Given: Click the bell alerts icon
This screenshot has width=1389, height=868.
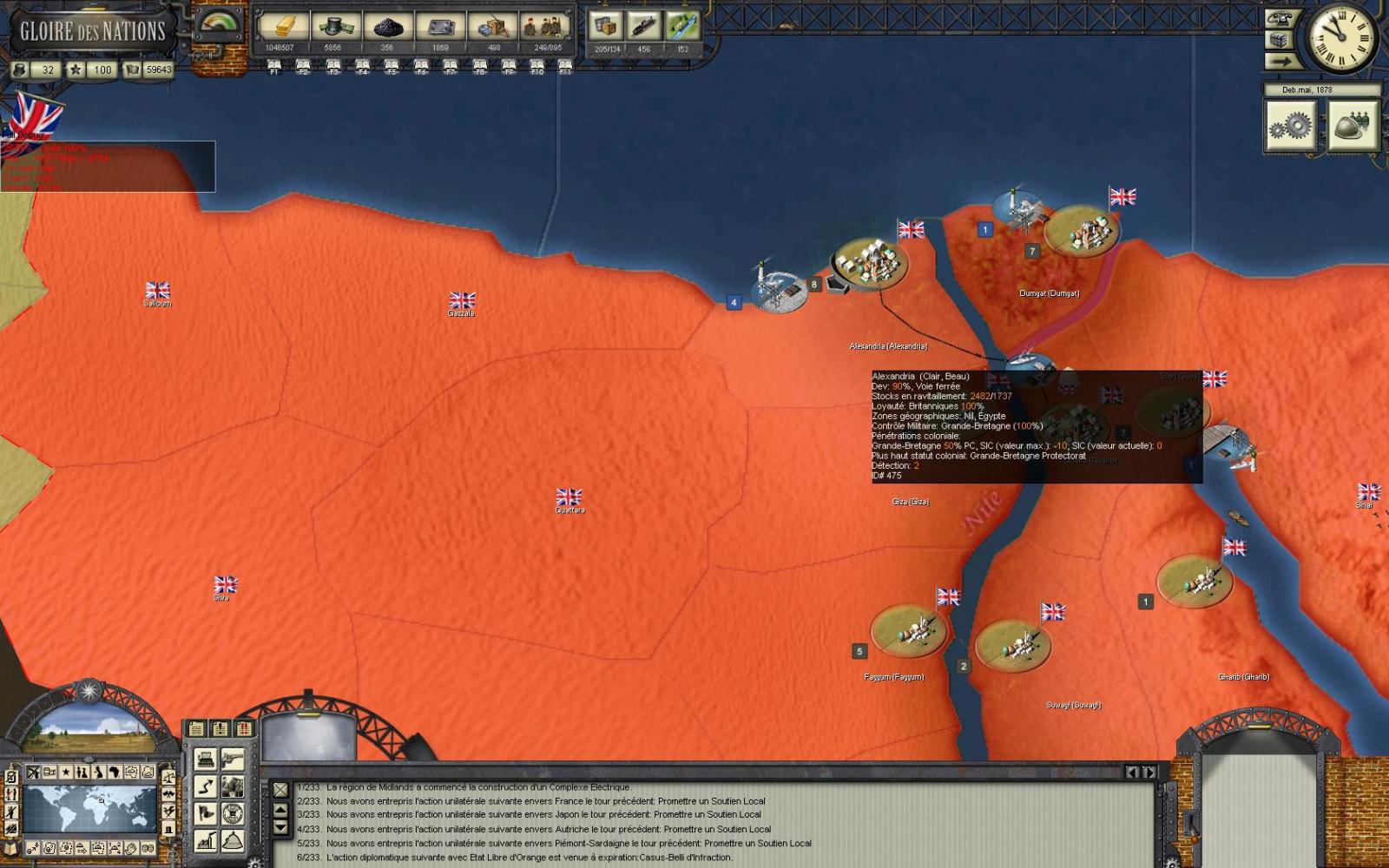Looking at the screenshot, I should click(x=233, y=840).
